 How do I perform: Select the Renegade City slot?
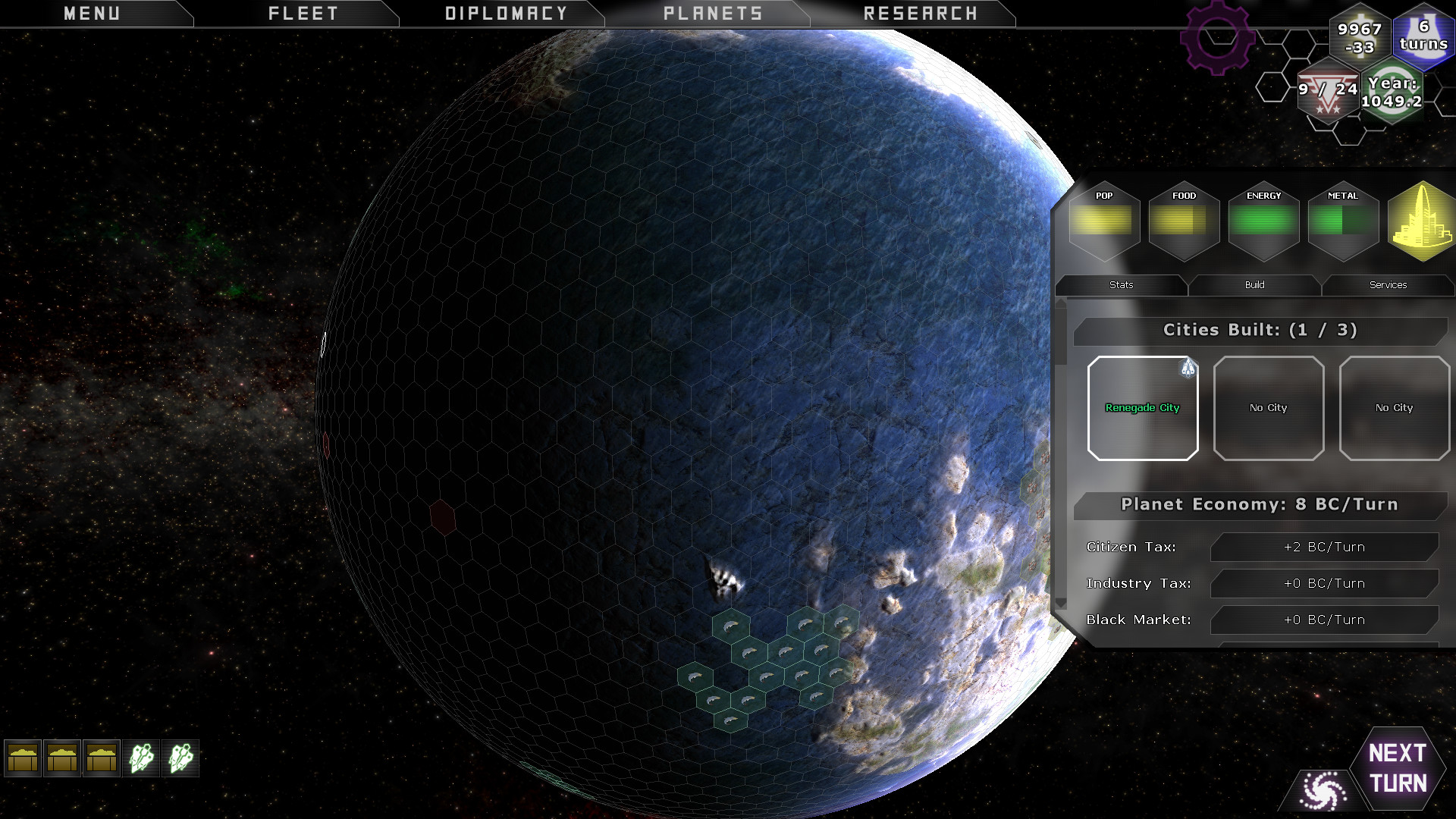(1142, 408)
